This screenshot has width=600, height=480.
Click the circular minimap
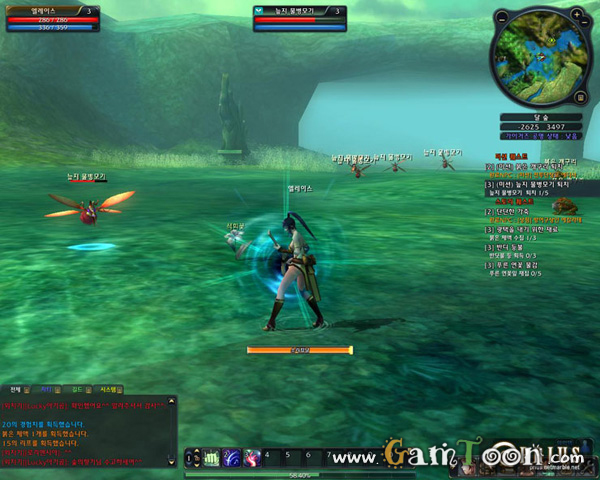[540, 55]
